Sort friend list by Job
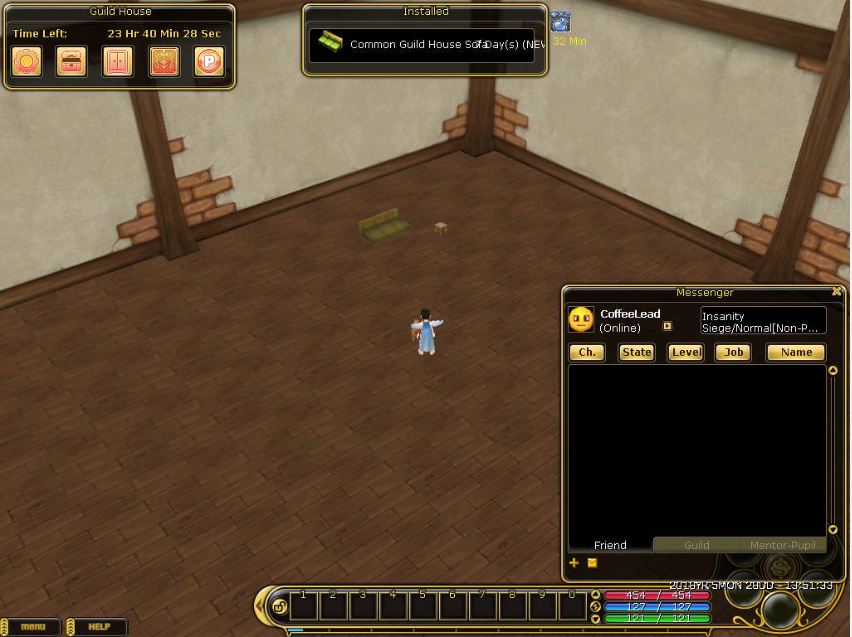 pyautogui.click(x=734, y=352)
